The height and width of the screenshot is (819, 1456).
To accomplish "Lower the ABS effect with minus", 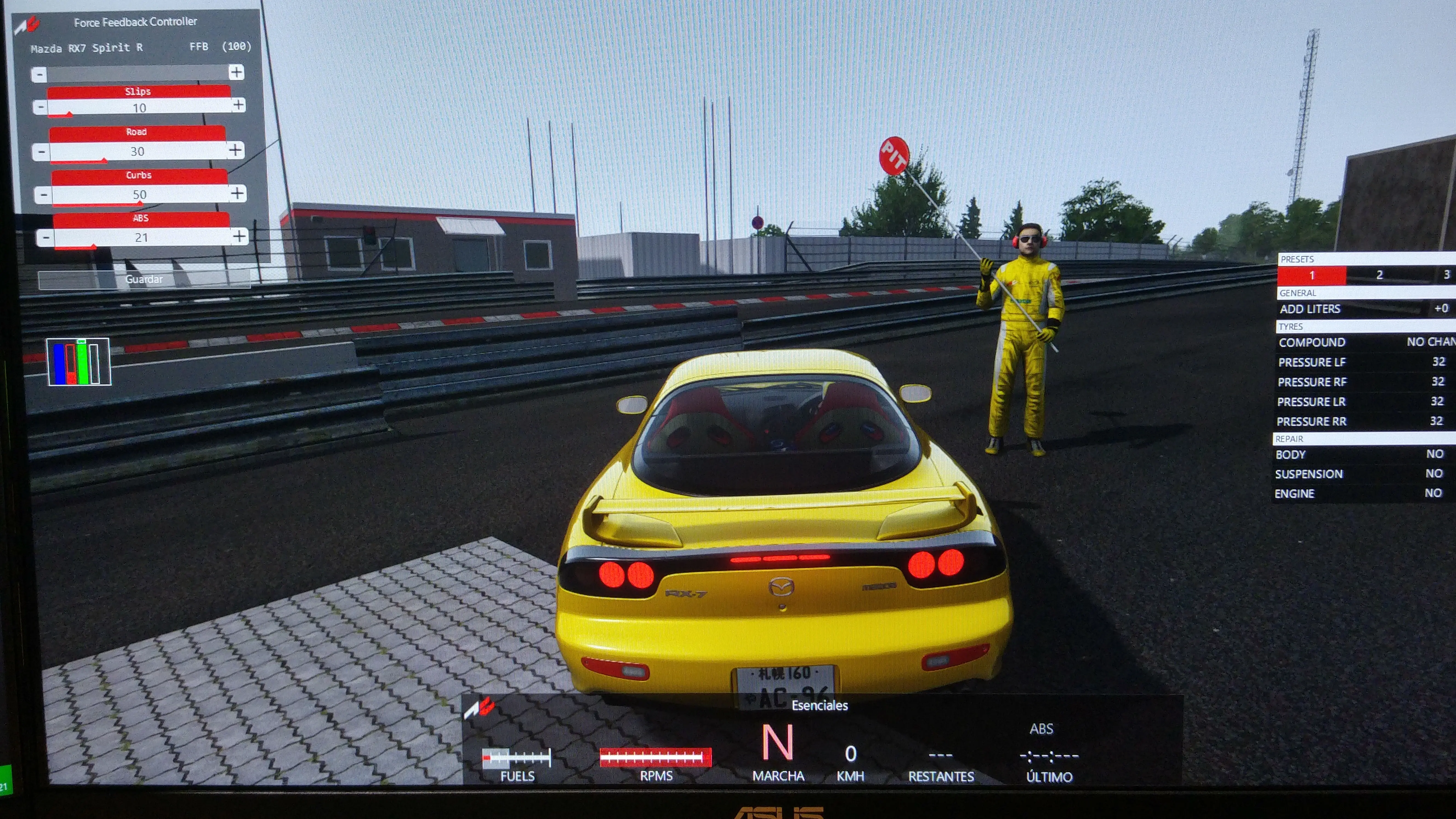I will click(x=46, y=237).
